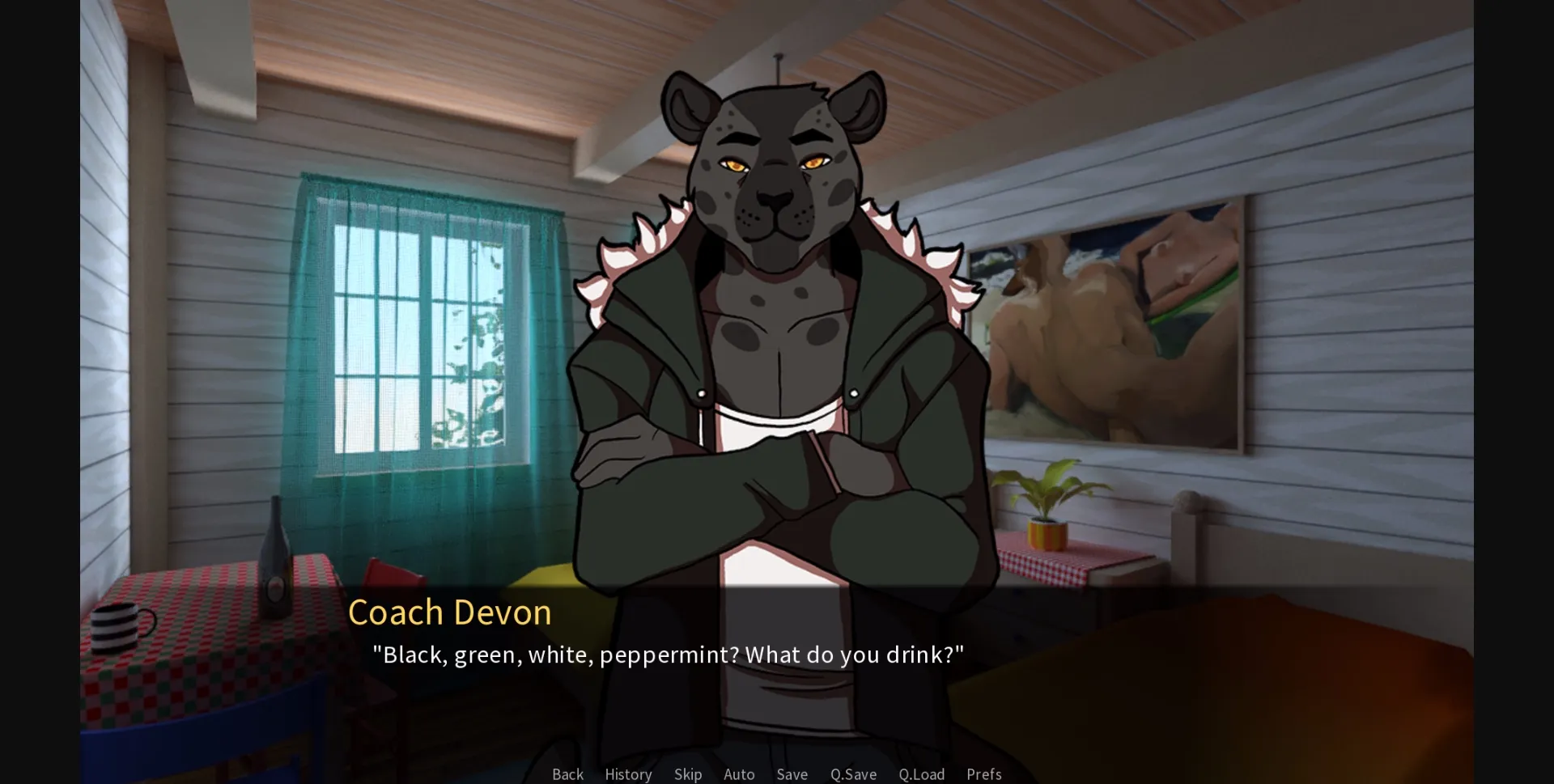This screenshot has width=1554, height=784.
Task: Rewind dialogue with the Back button
Action: click(x=567, y=774)
